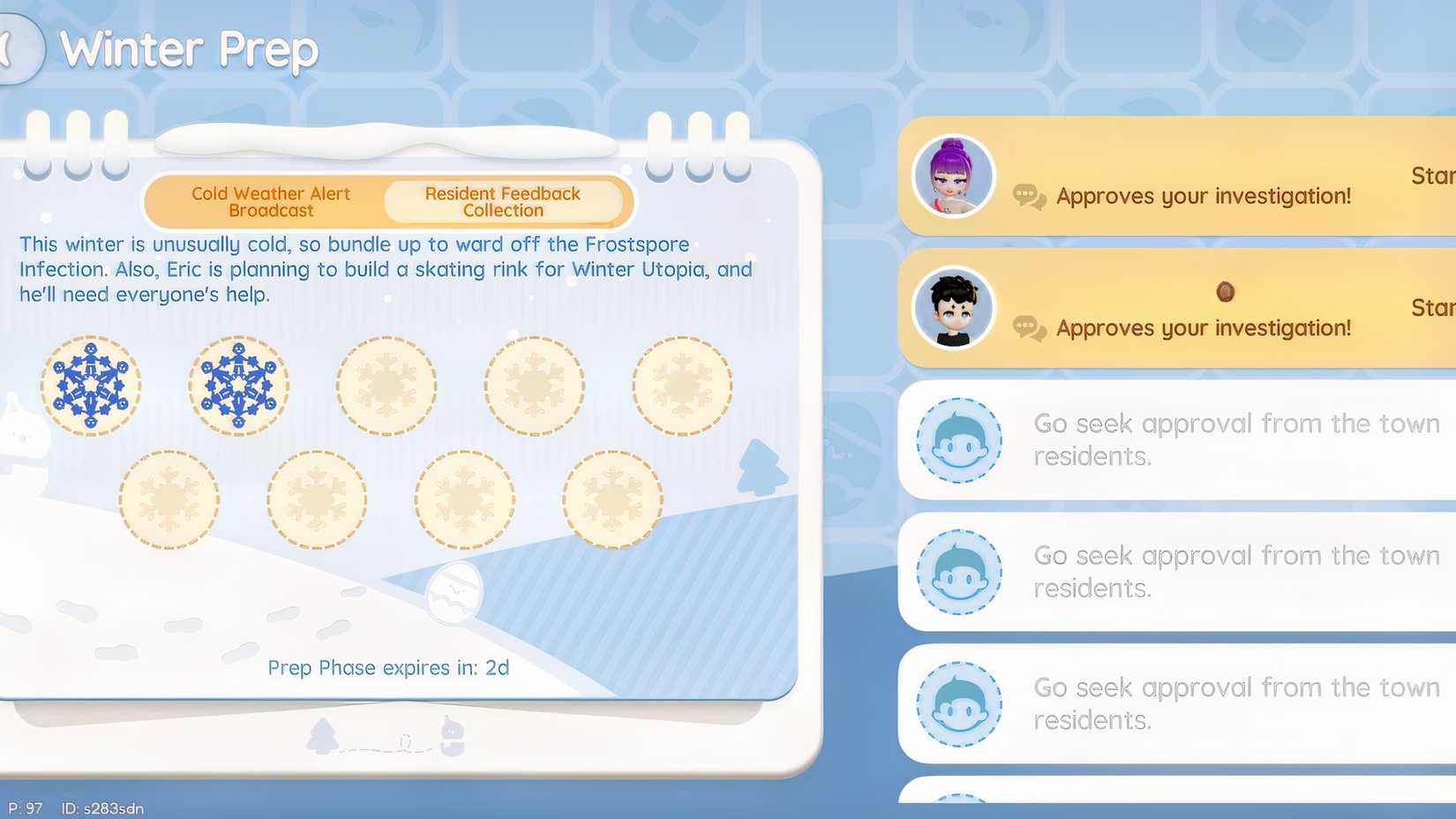Click the first empty snowflake slot in bottom row
The width and height of the screenshot is (1456, 819).
point(169,497)
